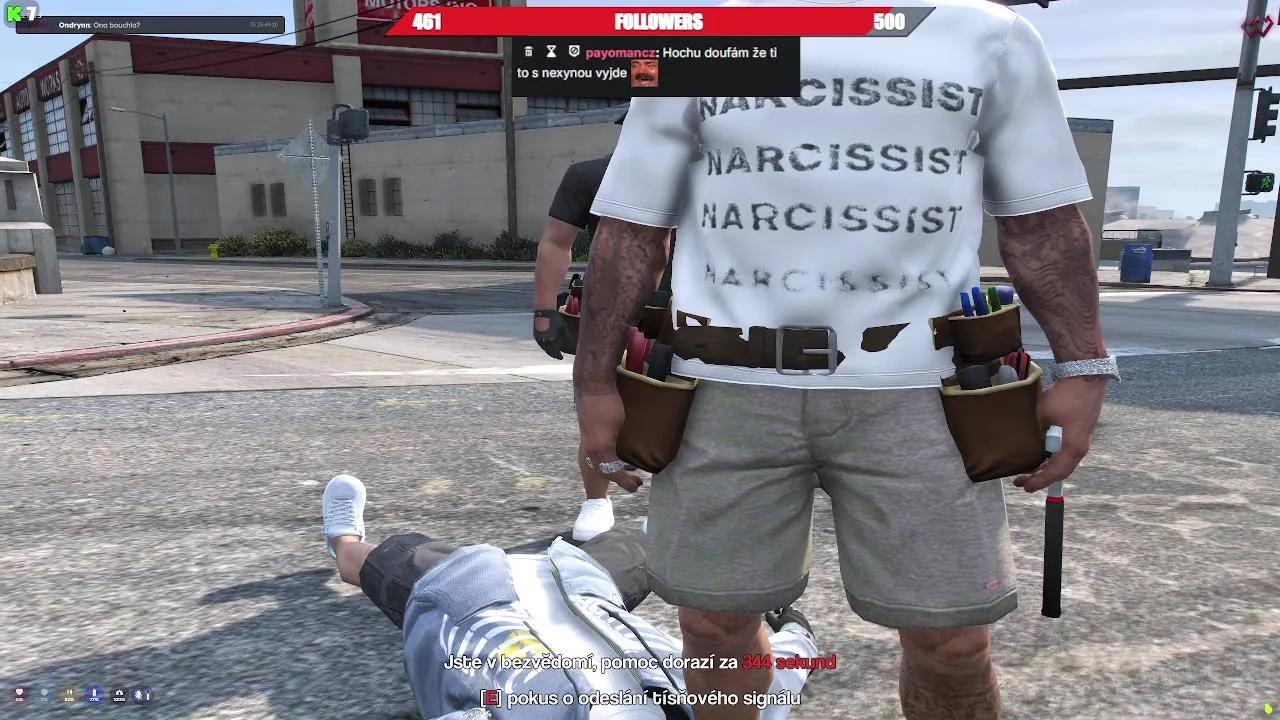Toggle the muted microphone indicator
The height and width of the screenshot is (720, 1280).
coord(138,693)
